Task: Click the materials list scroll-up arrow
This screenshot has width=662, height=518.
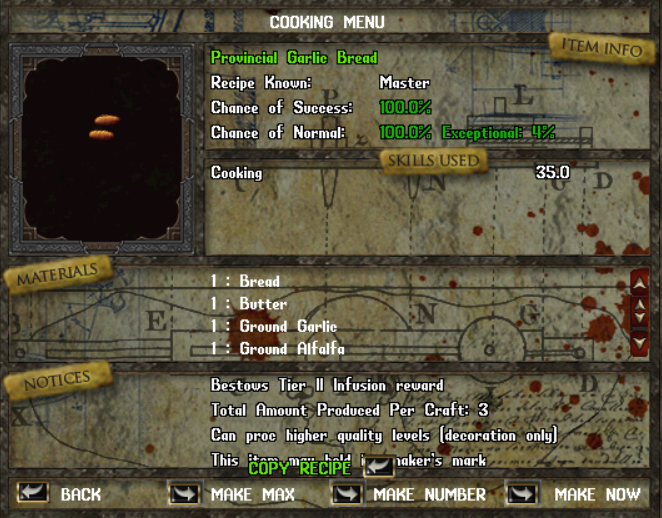Action: 640,284
